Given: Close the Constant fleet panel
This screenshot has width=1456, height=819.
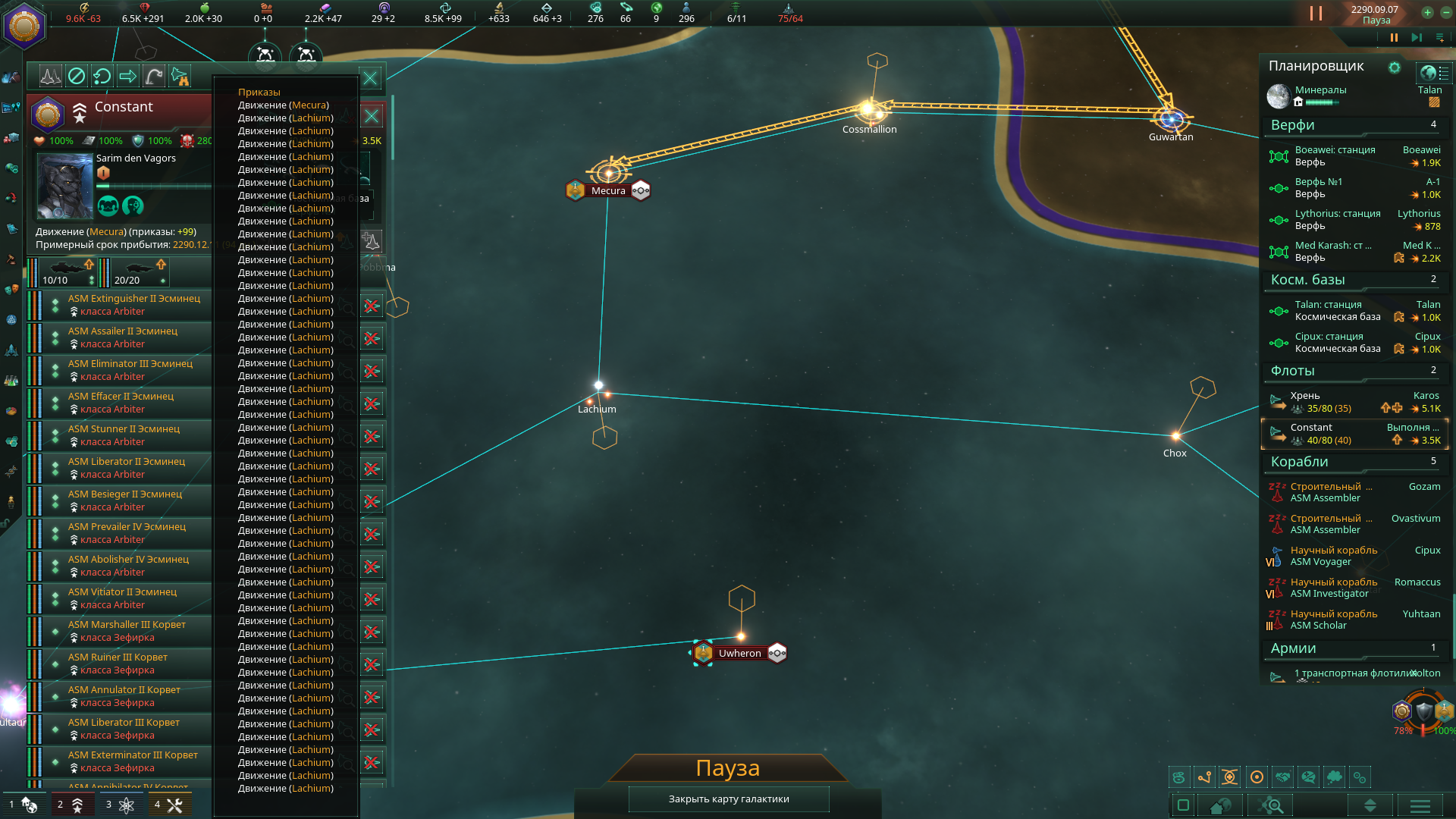Looking at the screenshot, I should point(370,78).
